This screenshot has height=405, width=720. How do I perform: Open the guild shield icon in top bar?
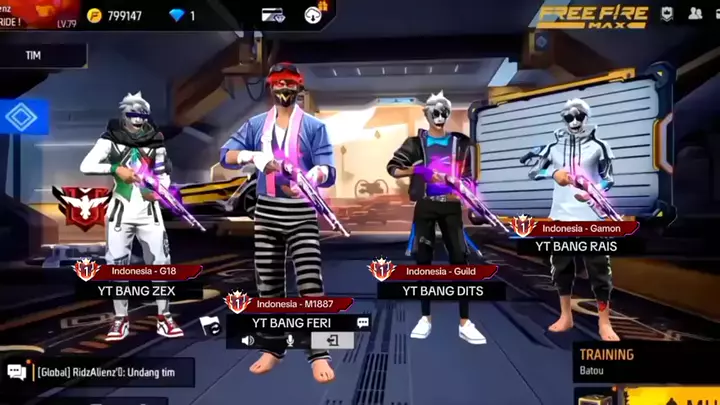(x=667, y=14)
